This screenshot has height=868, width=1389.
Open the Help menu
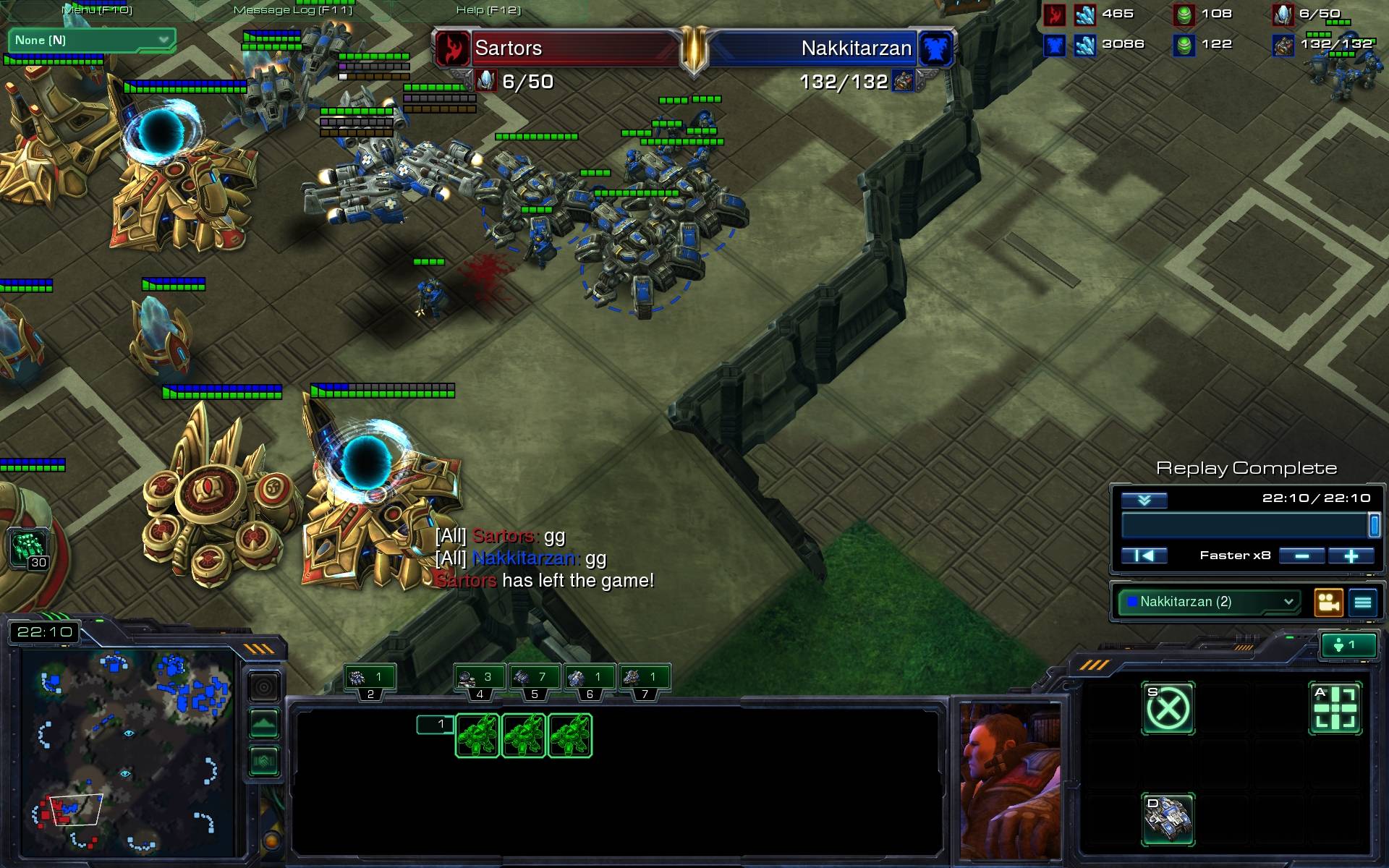coord(488,10)
